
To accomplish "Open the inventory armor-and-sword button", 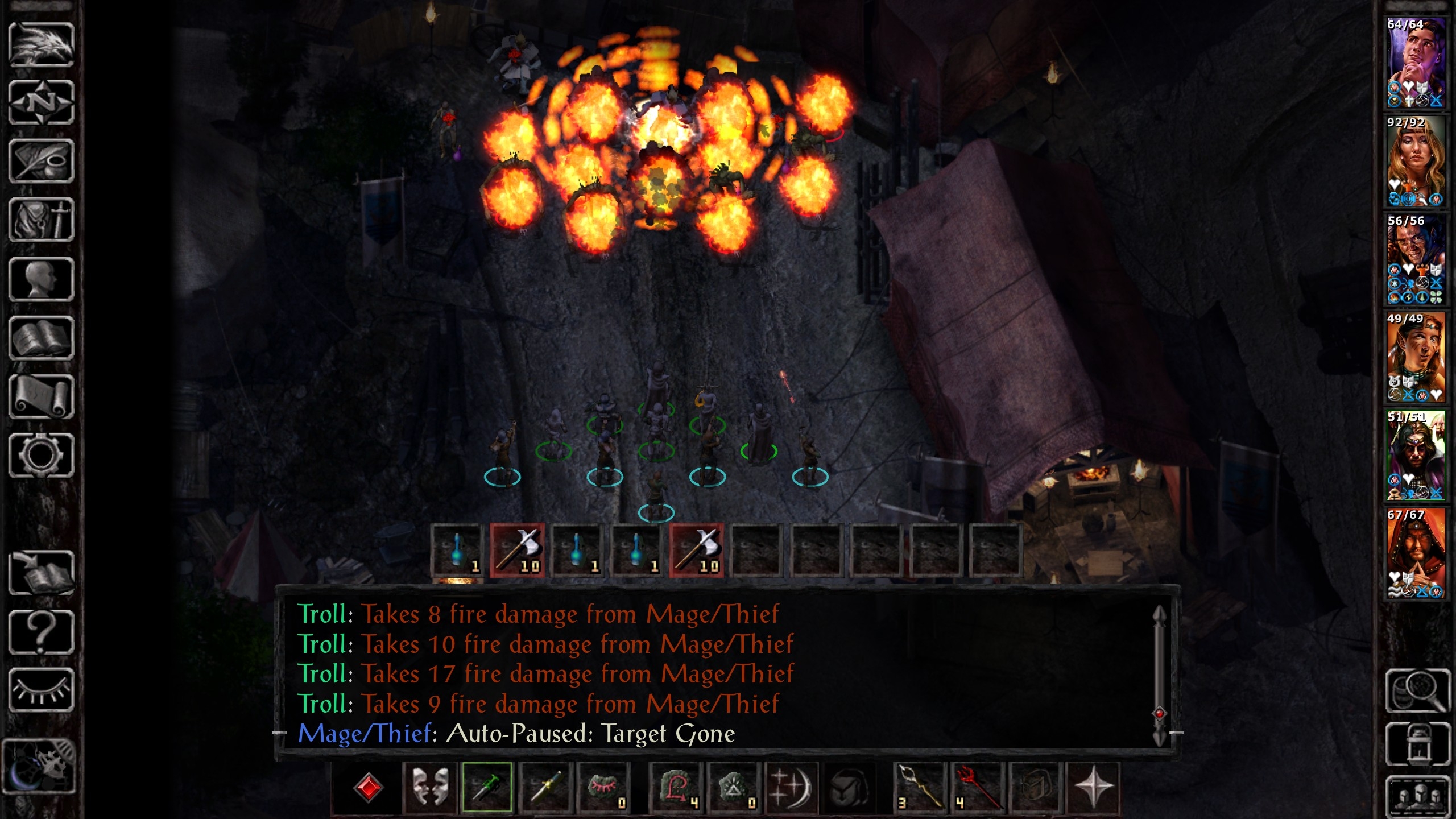I will (x=41, y=220).
